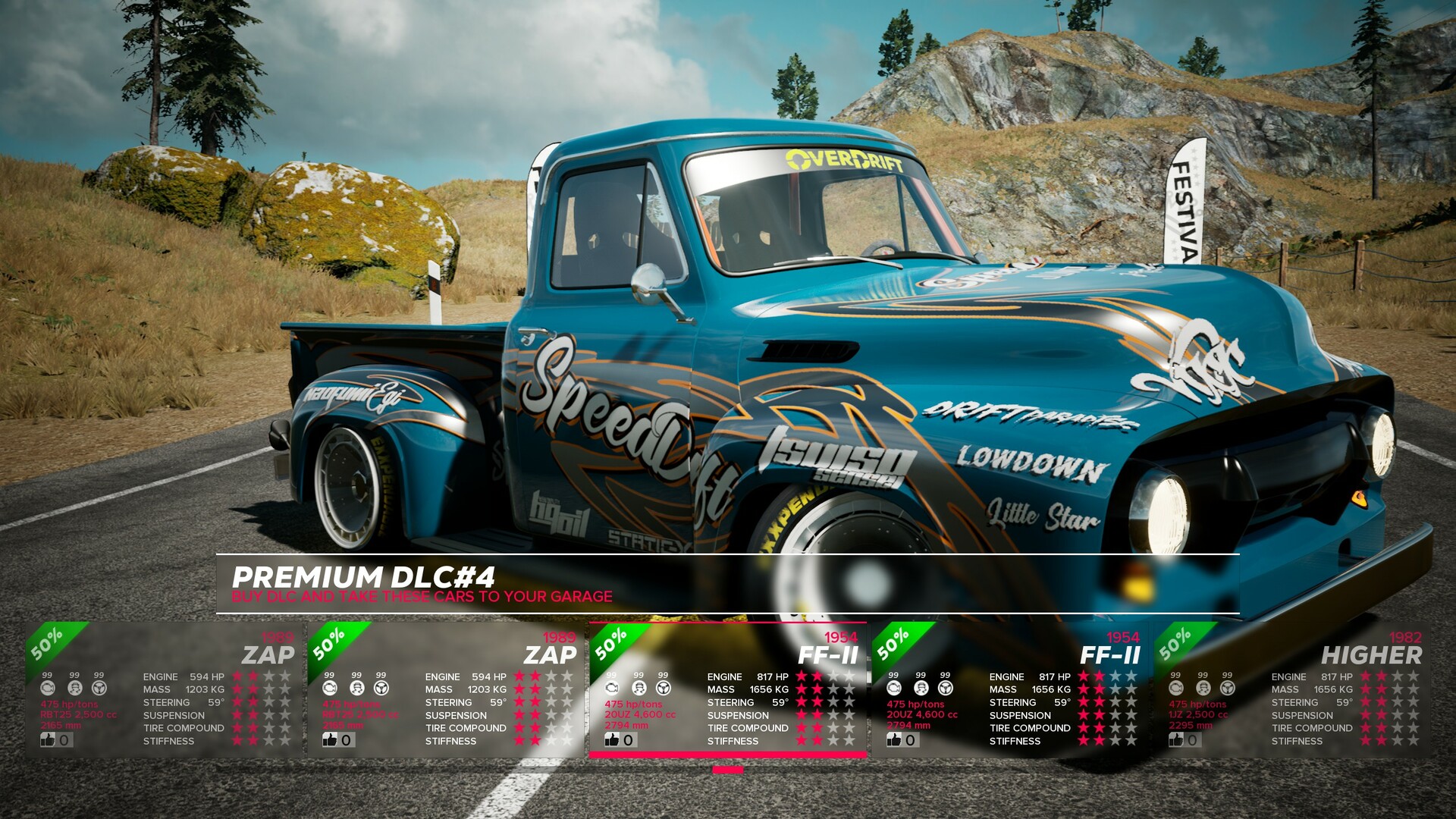Click the STIFFNESS star rating on the highlighted FF-II card
1456x819 pixels.
tap(827, 741)
